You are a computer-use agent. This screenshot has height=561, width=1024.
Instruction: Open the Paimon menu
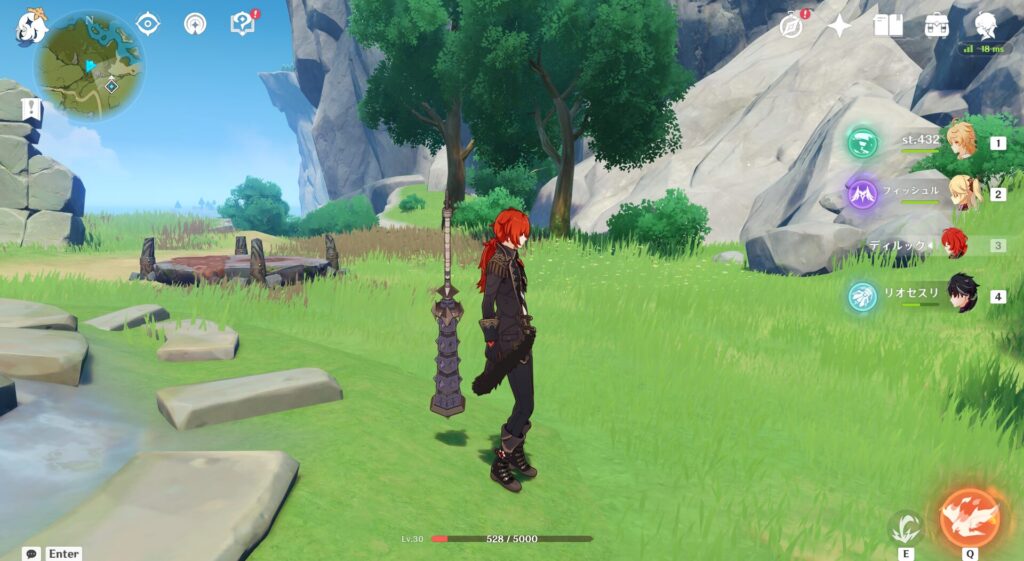pos(31,26)
